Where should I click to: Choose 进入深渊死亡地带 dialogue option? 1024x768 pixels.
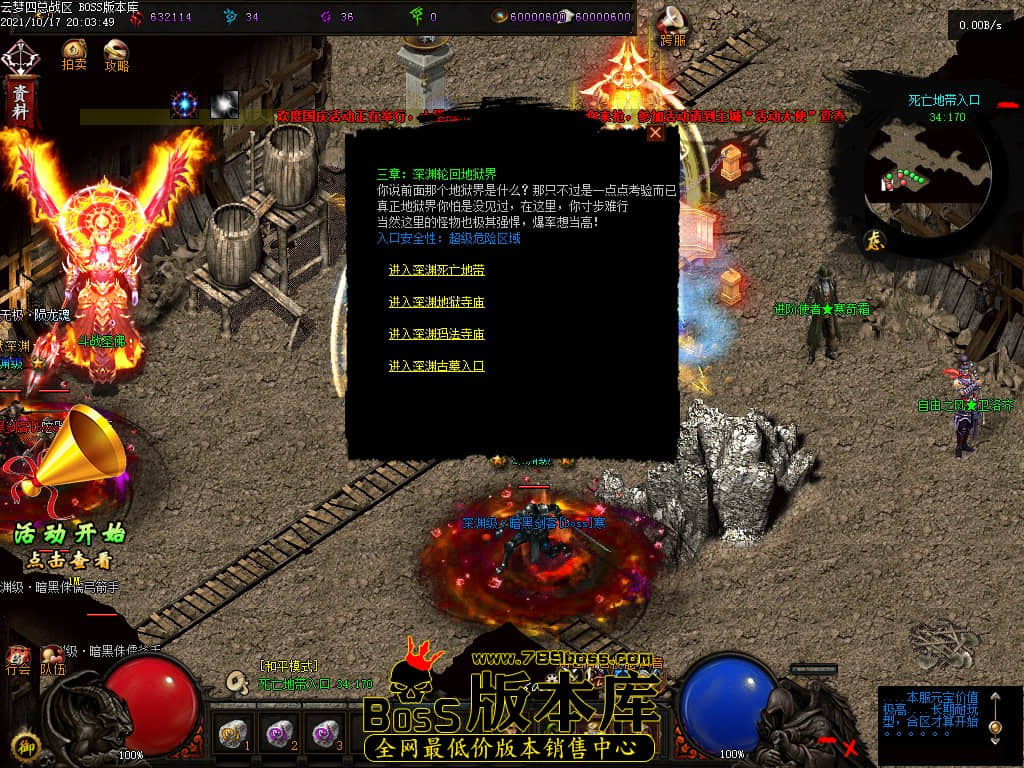click(436, 270)
